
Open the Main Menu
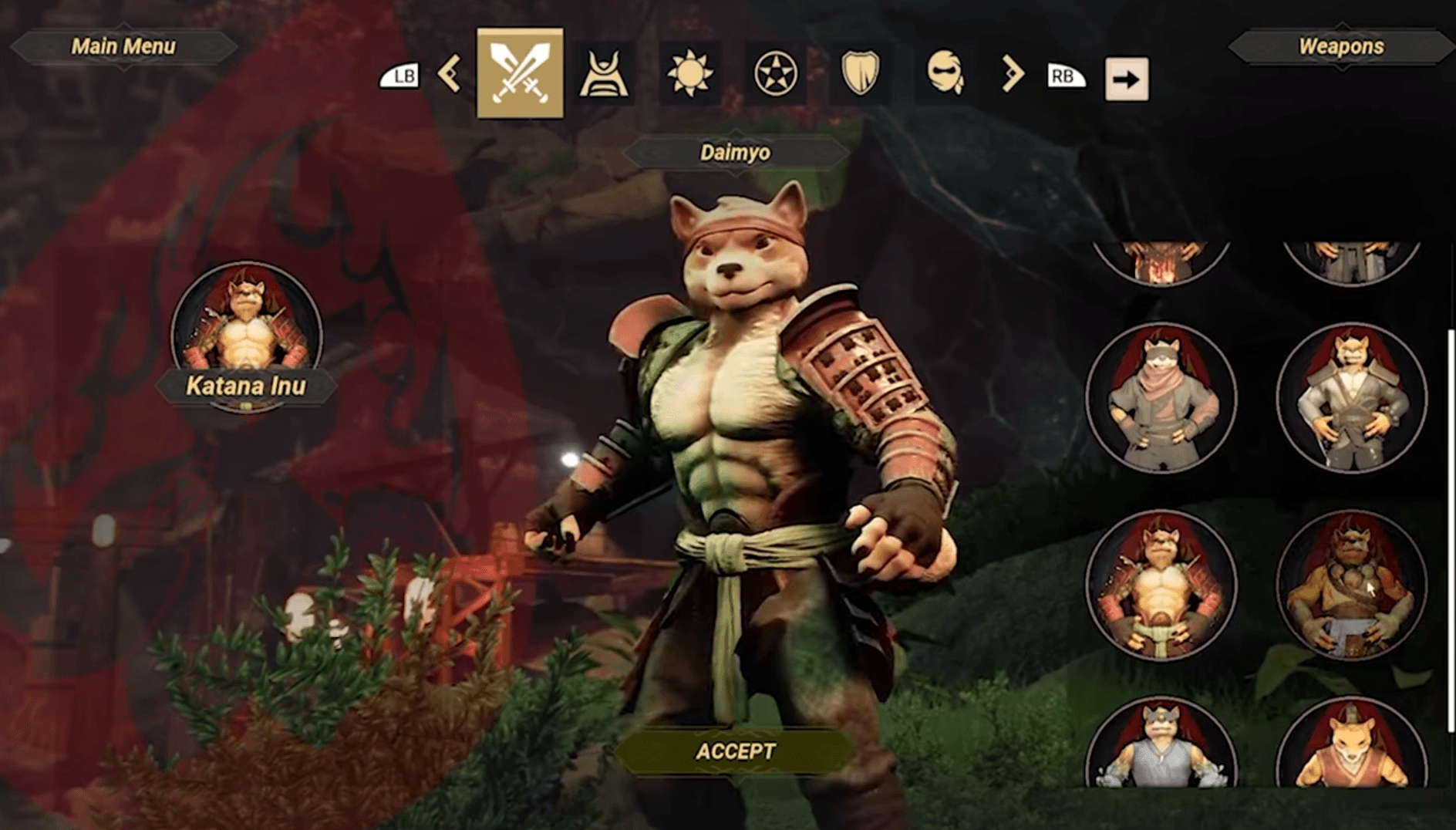(123, 46)
